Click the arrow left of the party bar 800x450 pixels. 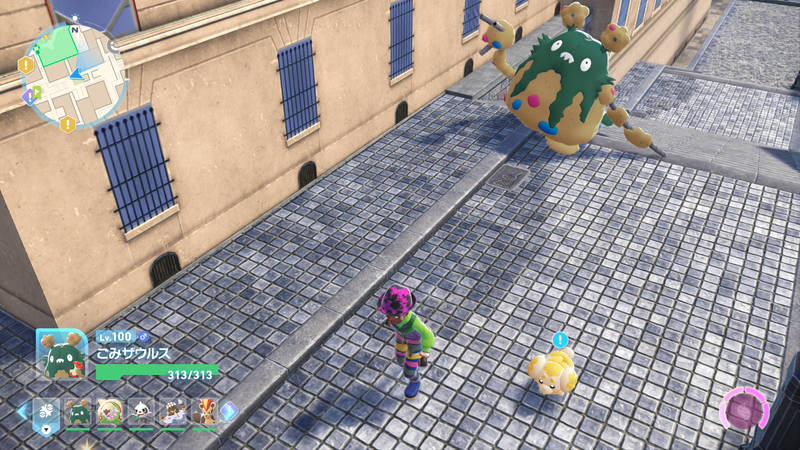pos(22,411)
